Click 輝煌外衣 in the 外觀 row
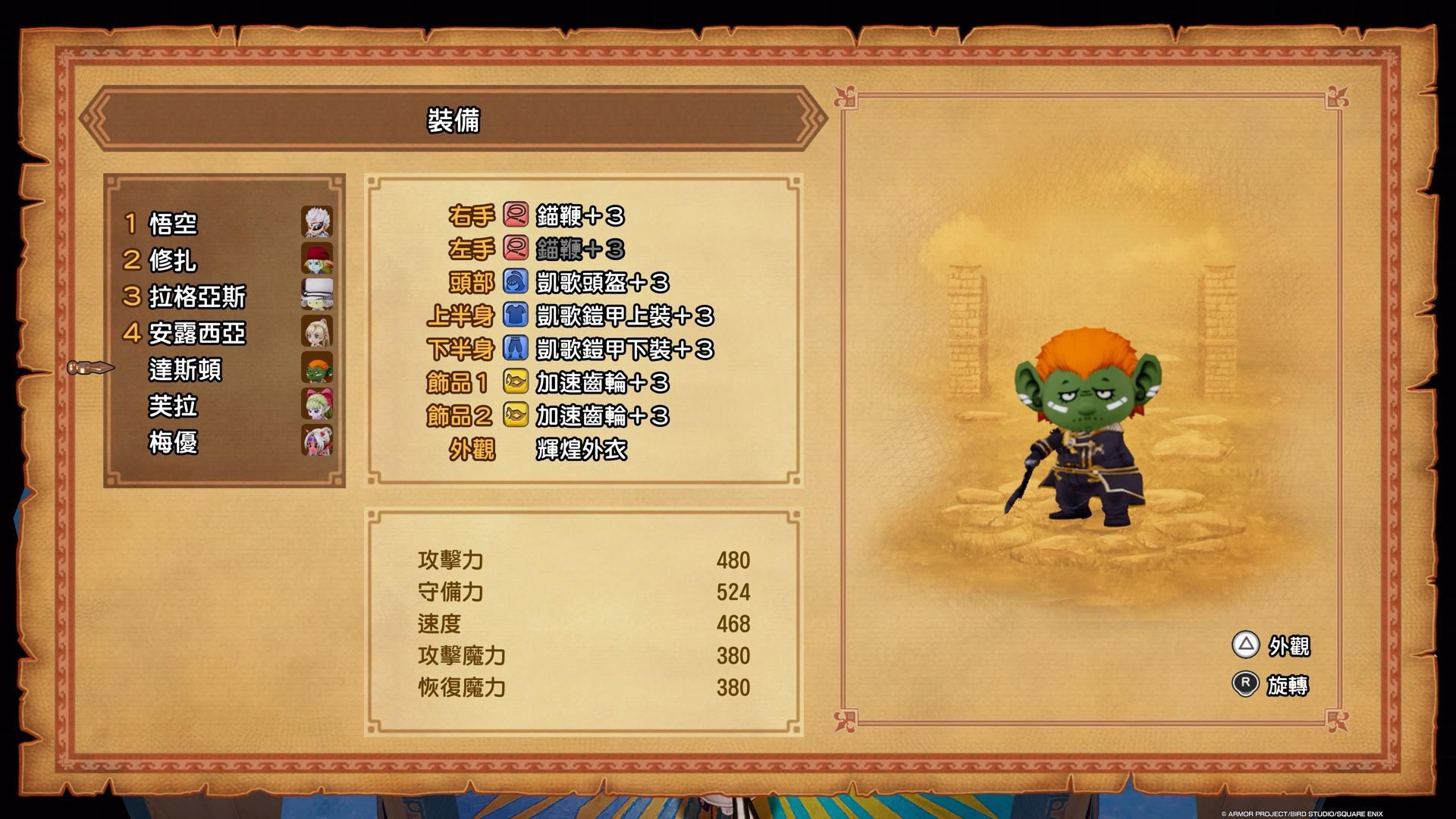The width and height of the screenshot is (1456, 819). tap(580, 450)
